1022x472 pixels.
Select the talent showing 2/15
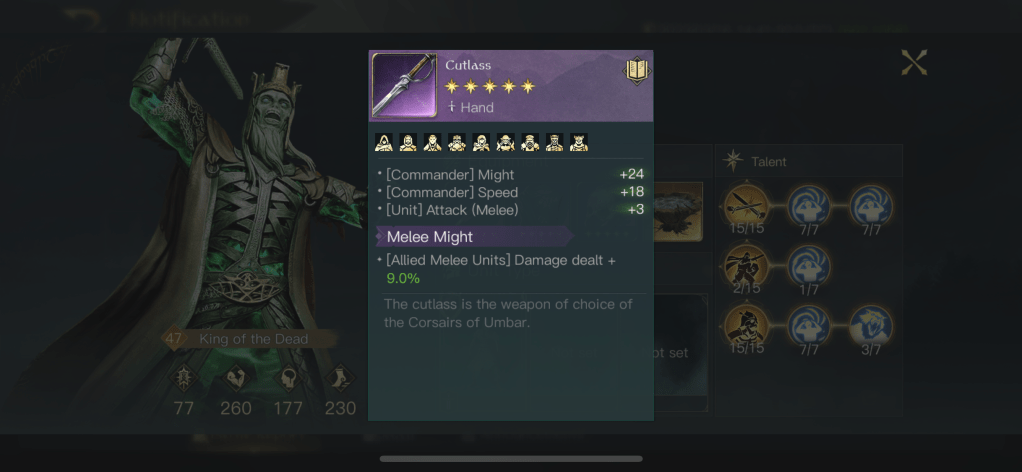pyautogui.click(x=746, y=266)
